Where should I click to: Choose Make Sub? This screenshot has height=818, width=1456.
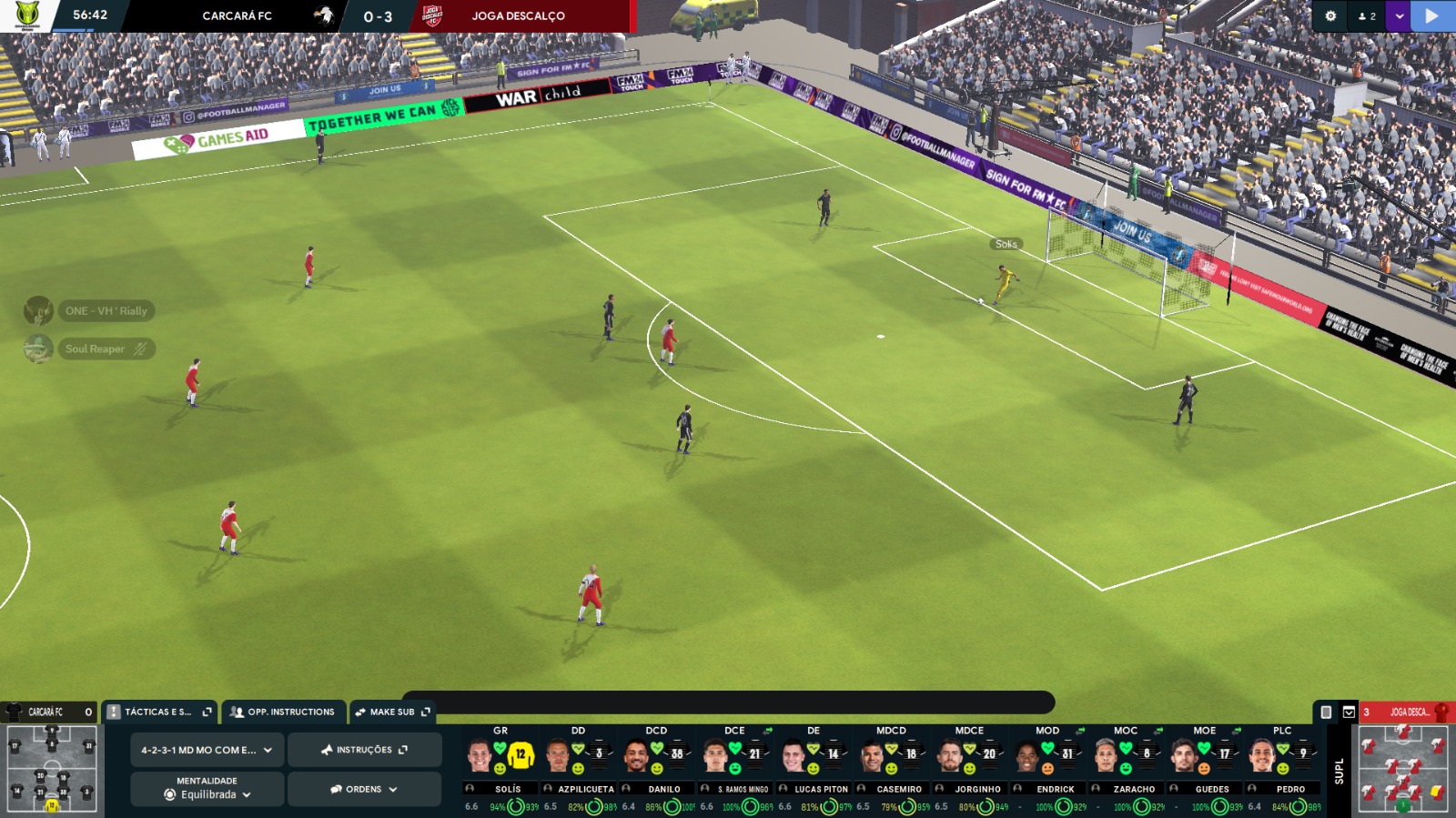[392, 712]
